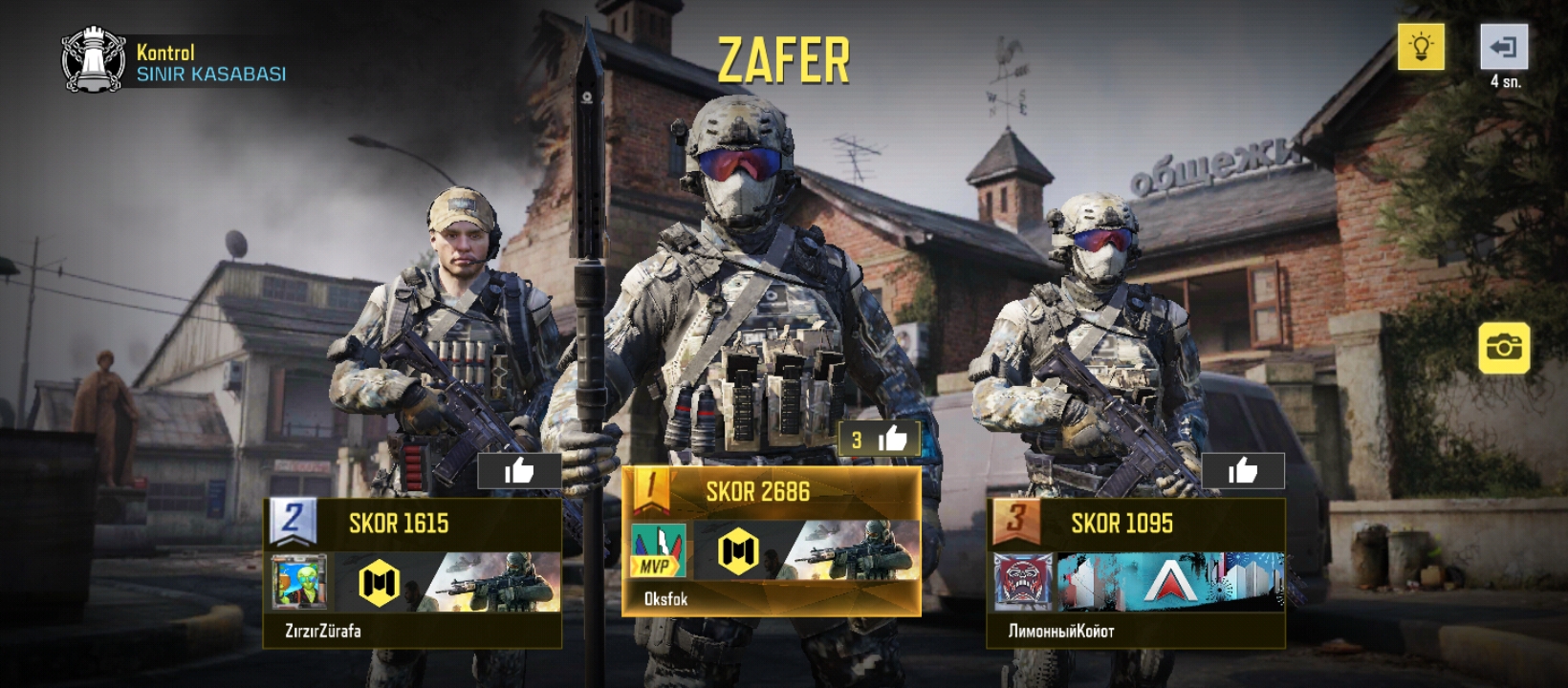Give a like to ZırzırZürafa
This screenshot has height=688, width=1568.
(519, 471)
